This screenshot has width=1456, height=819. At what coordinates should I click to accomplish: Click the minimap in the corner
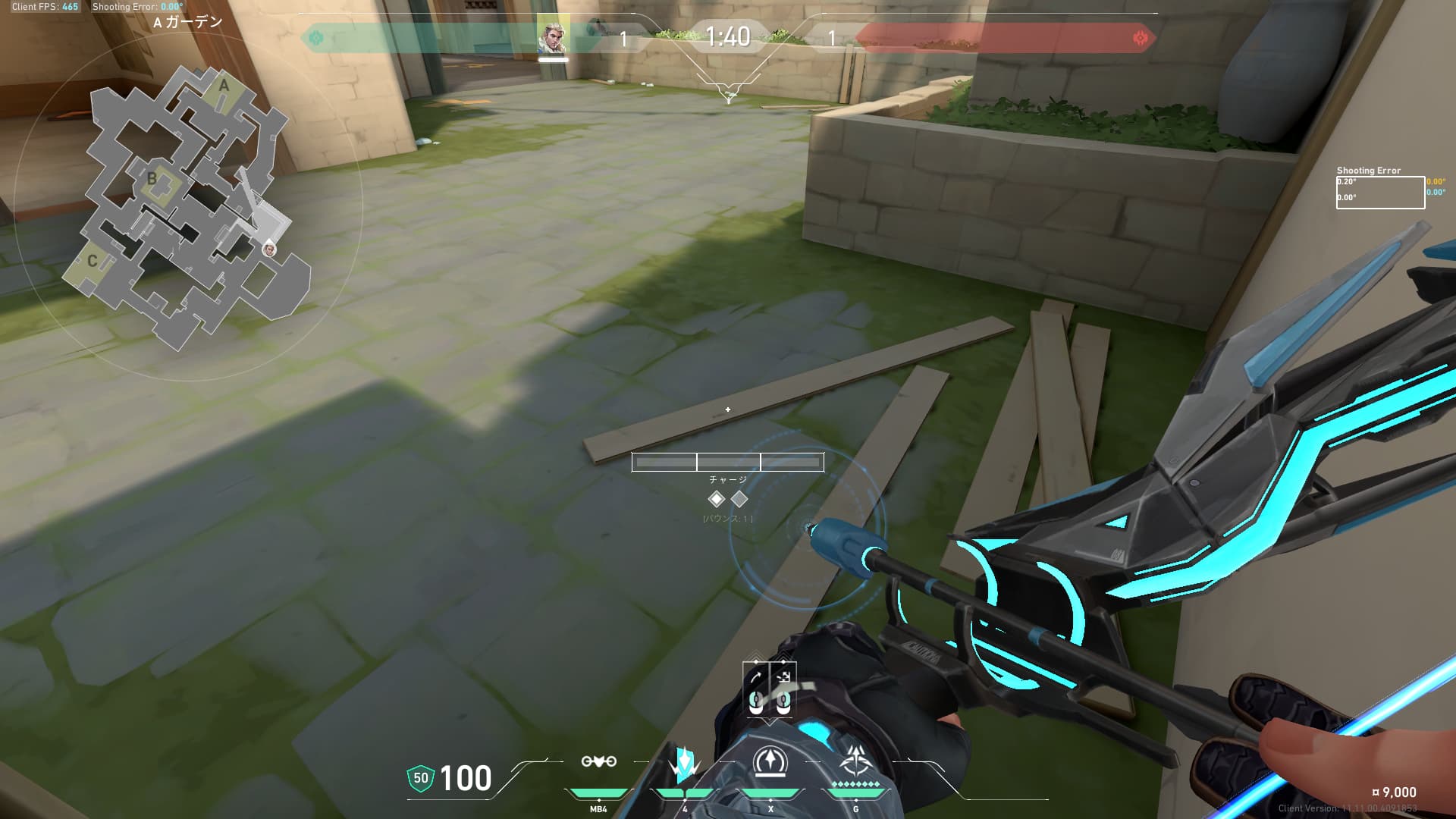point(187,206)
